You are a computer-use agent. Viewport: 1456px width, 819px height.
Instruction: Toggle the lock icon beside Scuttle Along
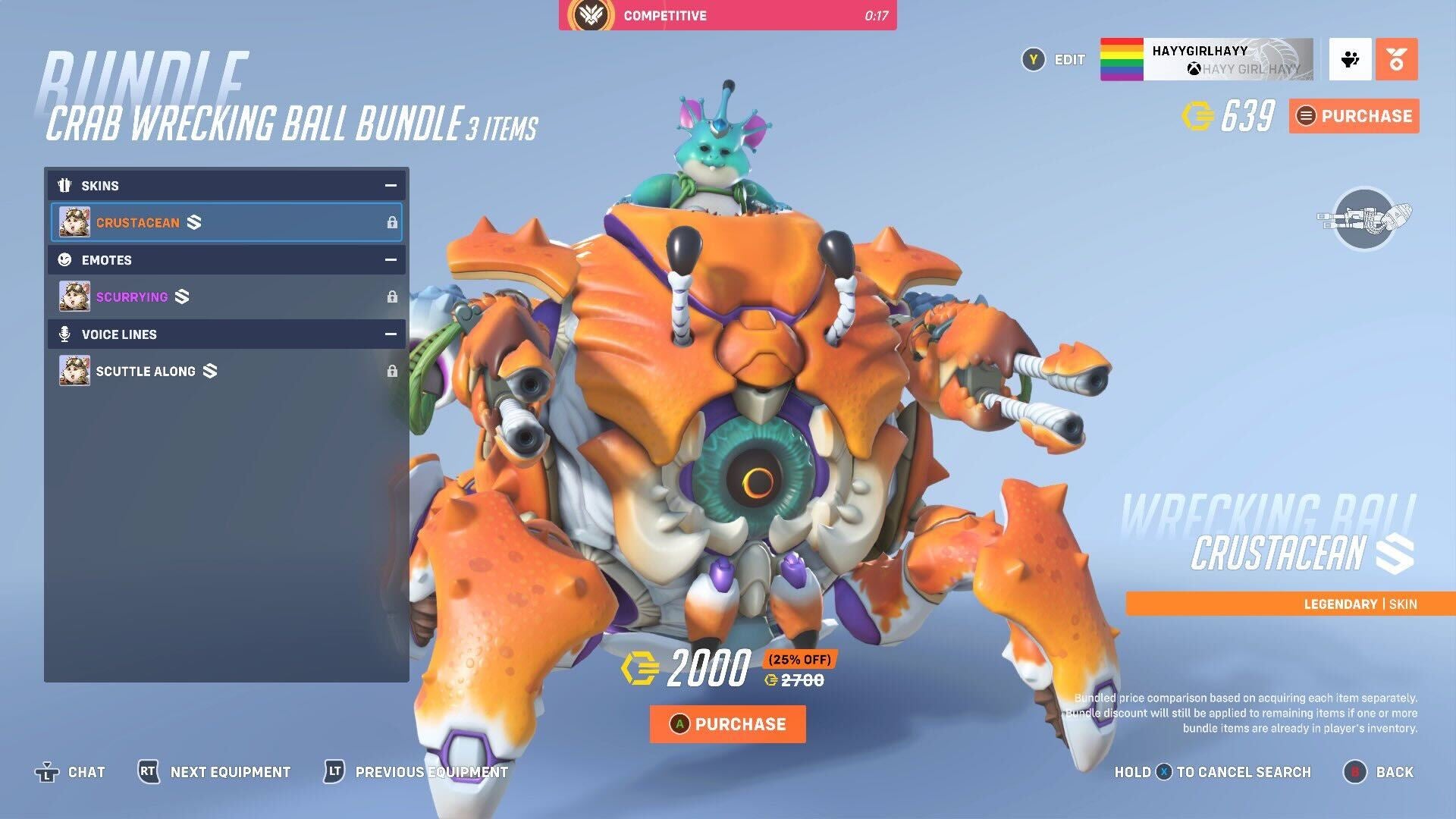coord(391,371)
